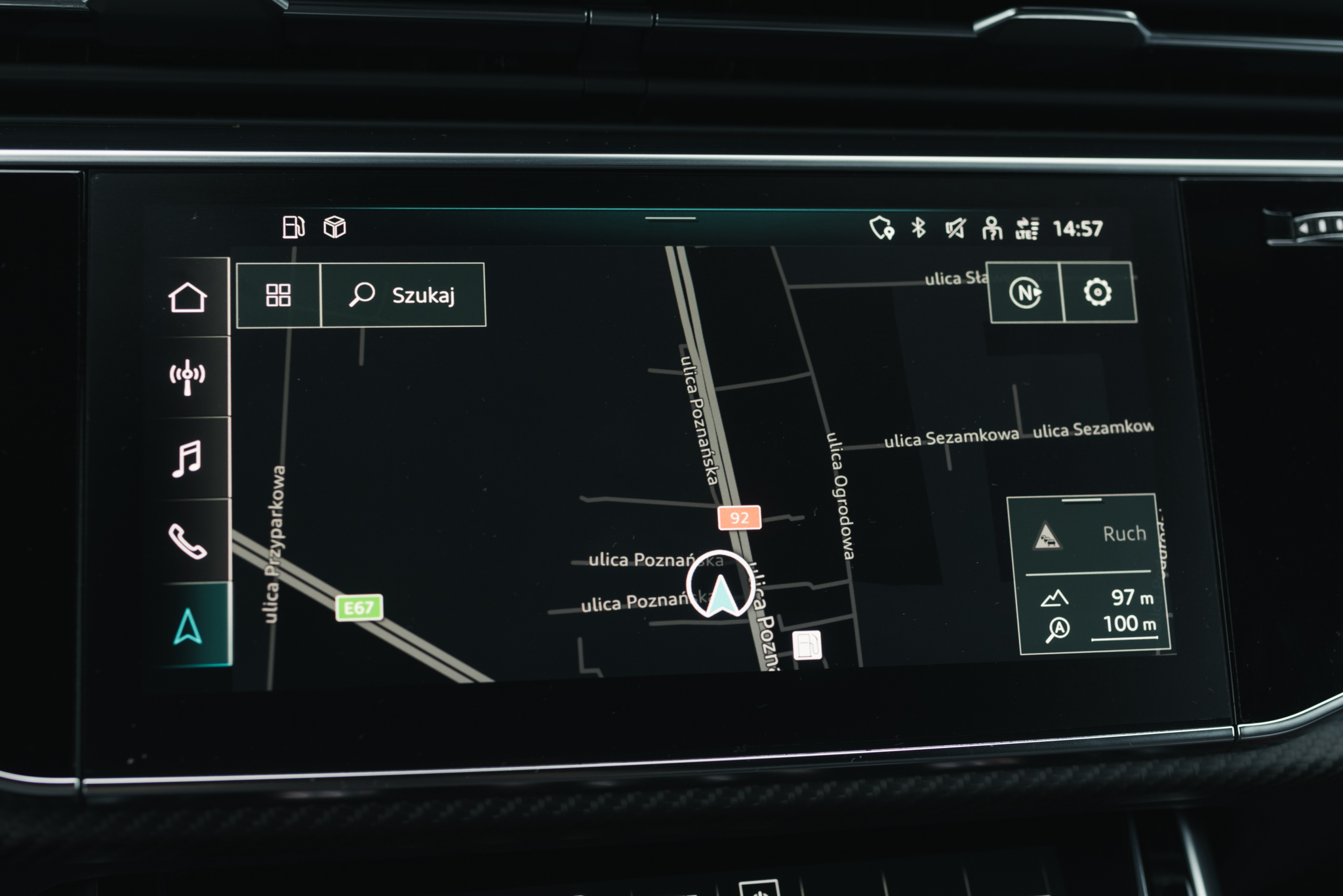Select the navigation arrow tab

point(188,626)
